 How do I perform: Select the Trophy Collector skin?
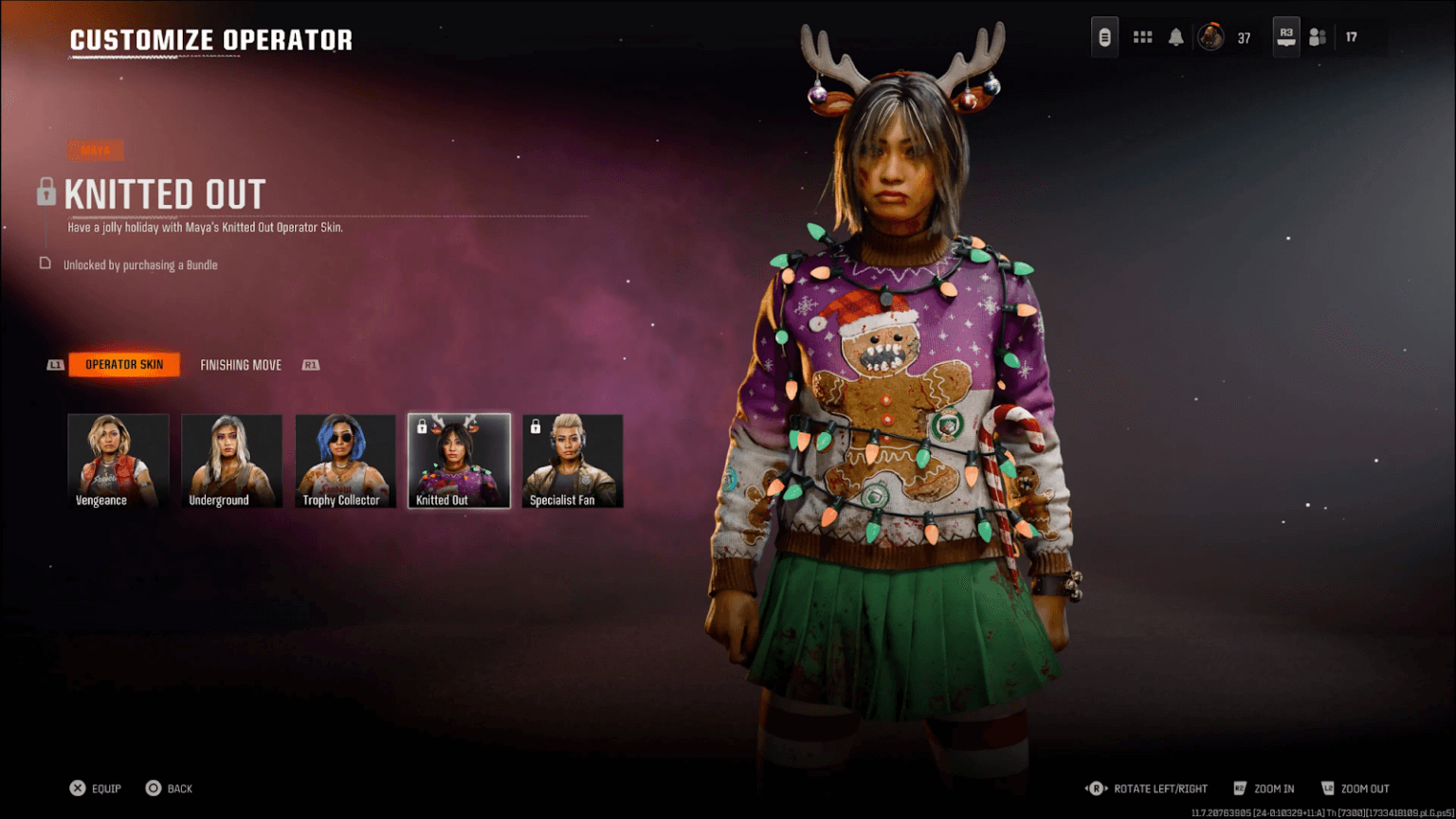click(344, 460)
